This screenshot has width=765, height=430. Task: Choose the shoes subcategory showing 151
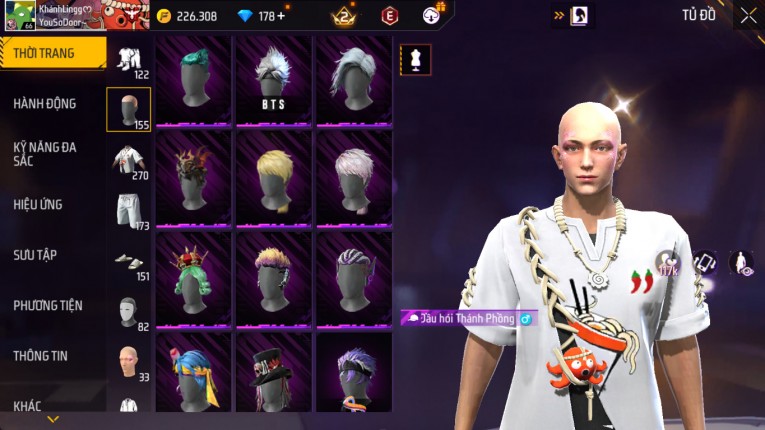[129, 262]
